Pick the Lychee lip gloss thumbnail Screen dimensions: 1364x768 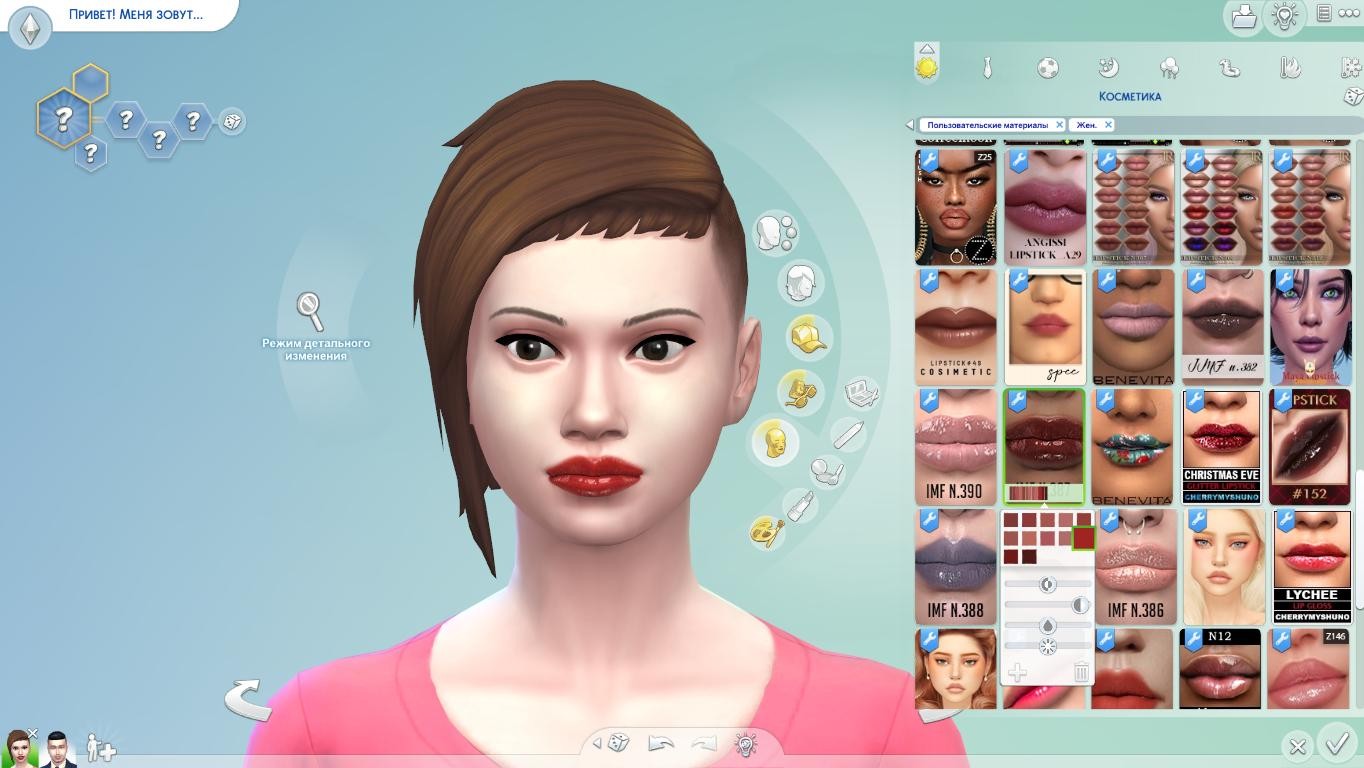1310,566
